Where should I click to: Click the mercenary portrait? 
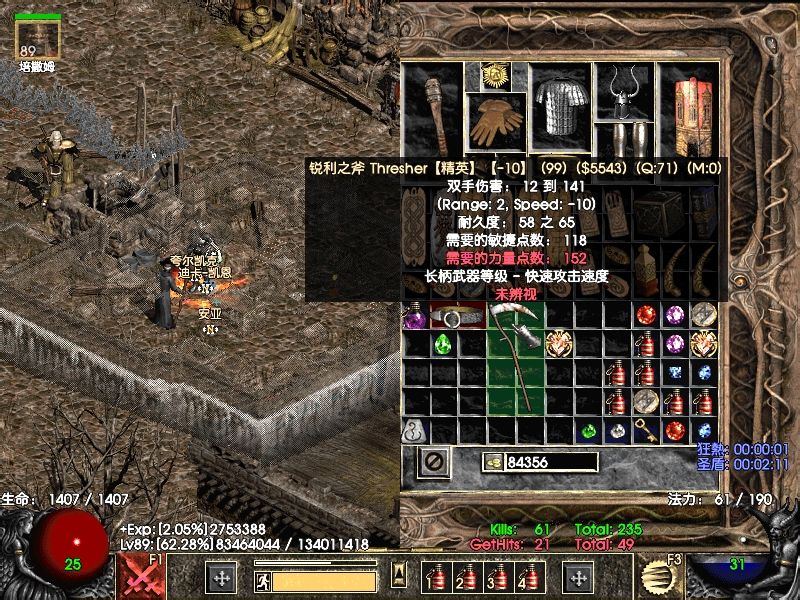point(39,39)
